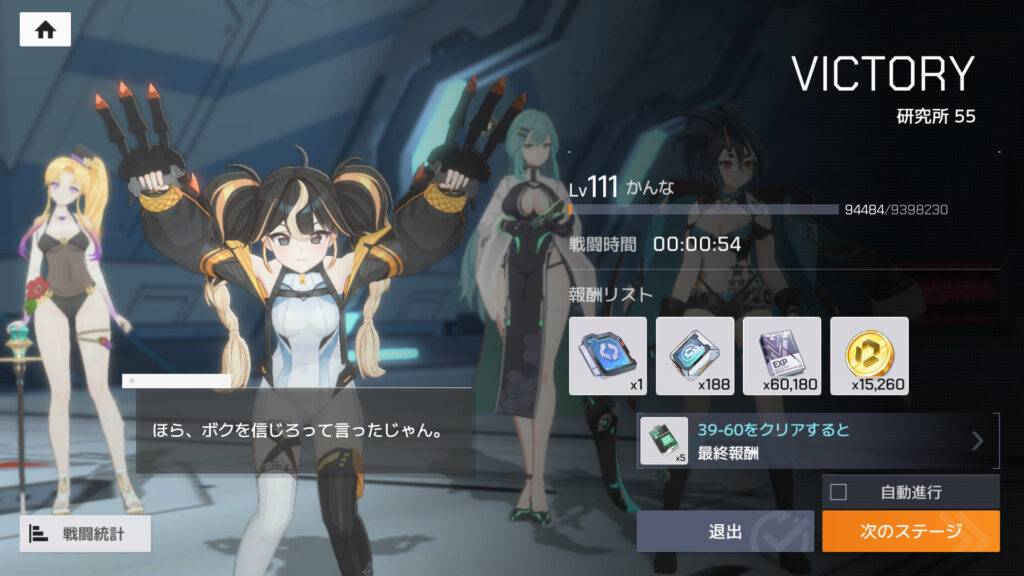Inspect the x1 blue module reward
Image resolution: width=1024 pixels, height=576 pixels.
click(x=608, y=356)
